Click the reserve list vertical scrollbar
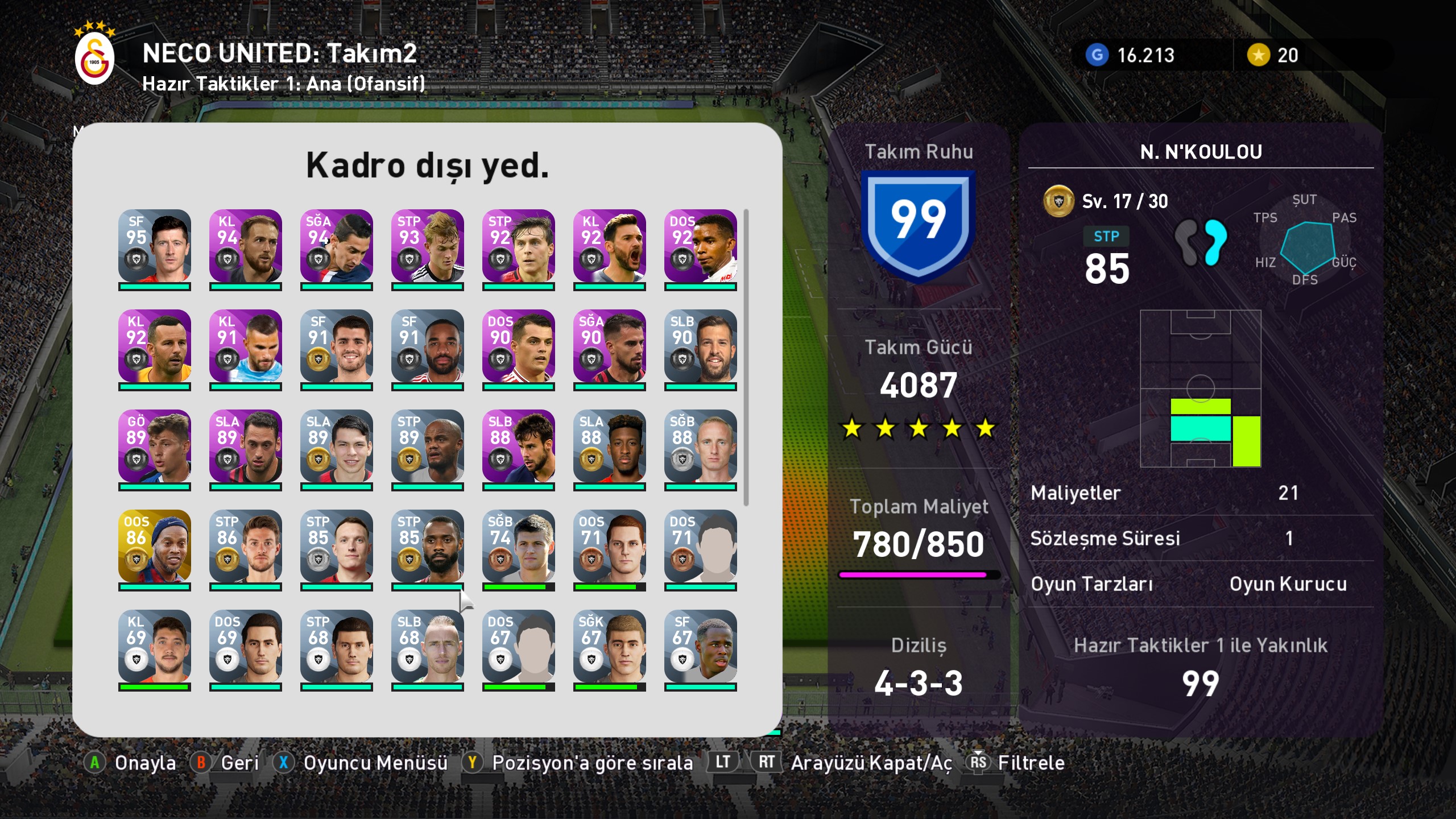Viewport: 1456px width, 819px height. point(746,357)
